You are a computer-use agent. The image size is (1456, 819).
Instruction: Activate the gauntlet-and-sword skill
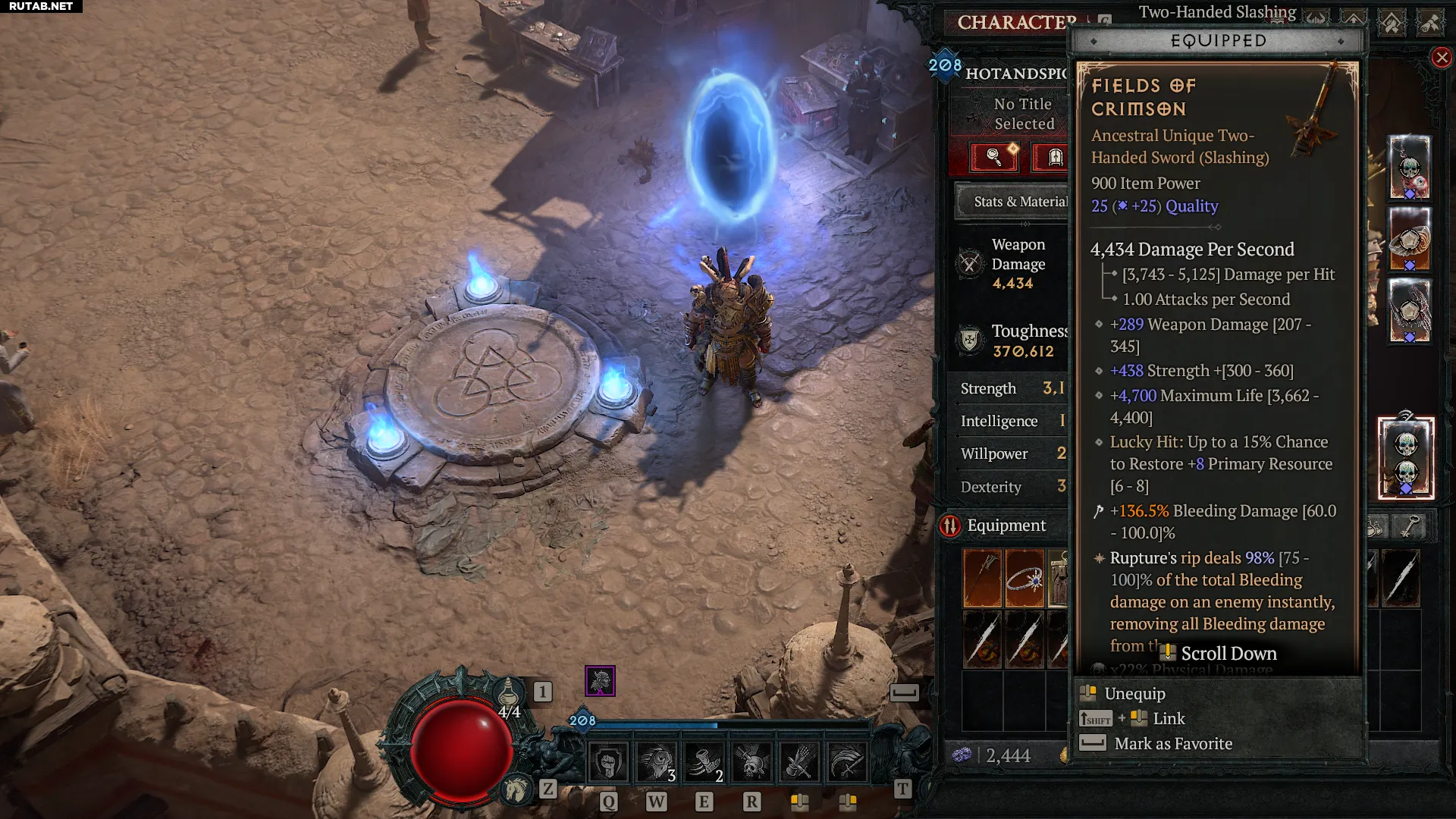tap(799, 762)
